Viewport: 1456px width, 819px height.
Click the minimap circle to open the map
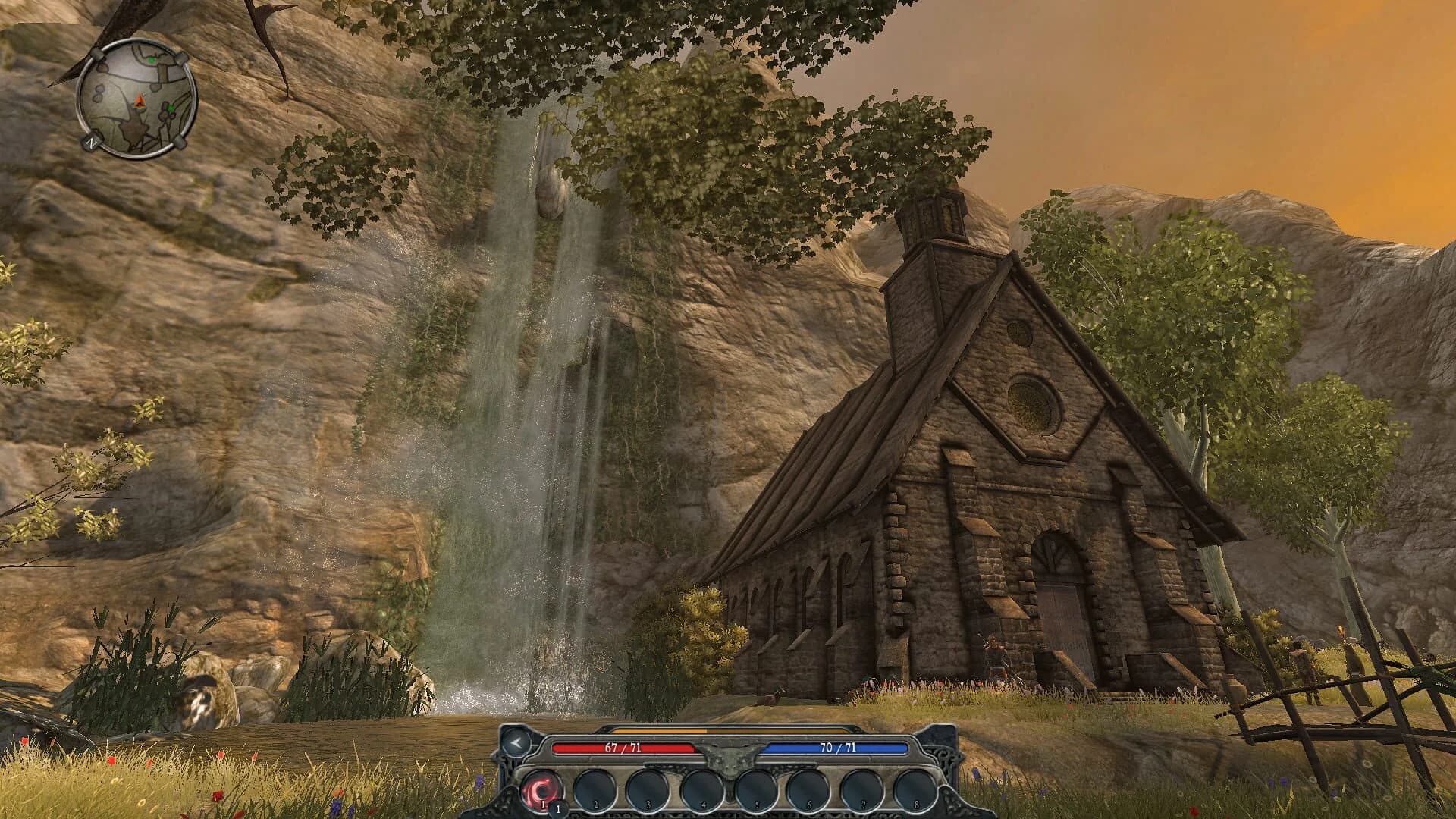(136, 97)
